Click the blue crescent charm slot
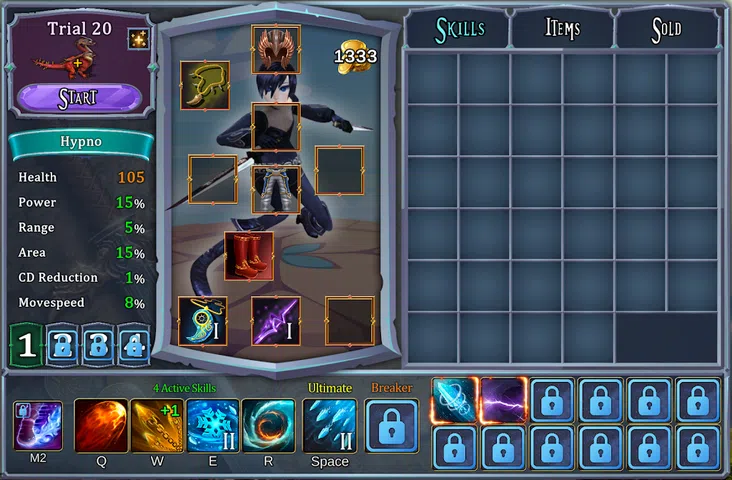The width and height of the screenshot is (732, 480). coord(203,321)
